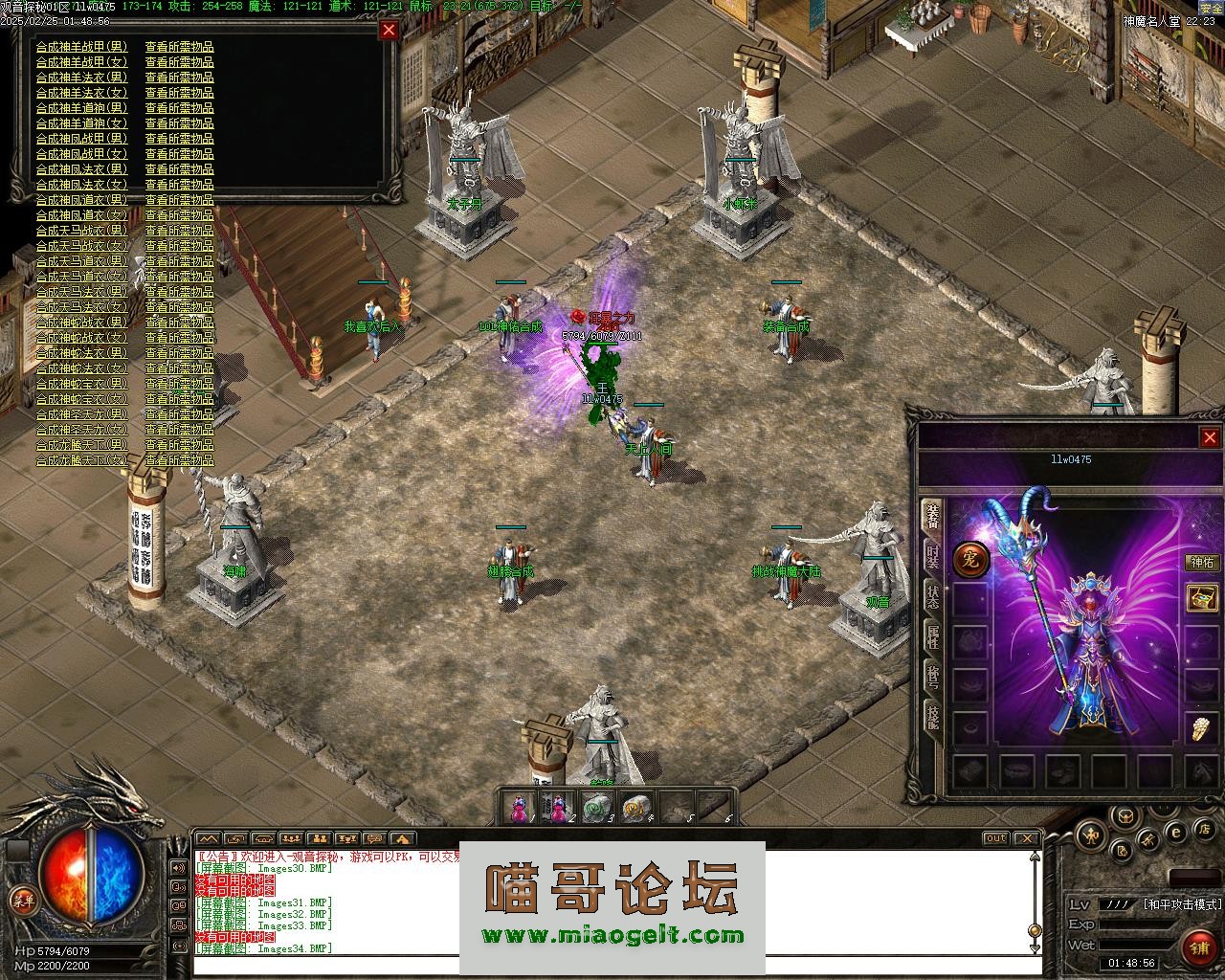Open the round 菜单 menu button
This screenshot has height=980, width=1225.
pos(21,900)
